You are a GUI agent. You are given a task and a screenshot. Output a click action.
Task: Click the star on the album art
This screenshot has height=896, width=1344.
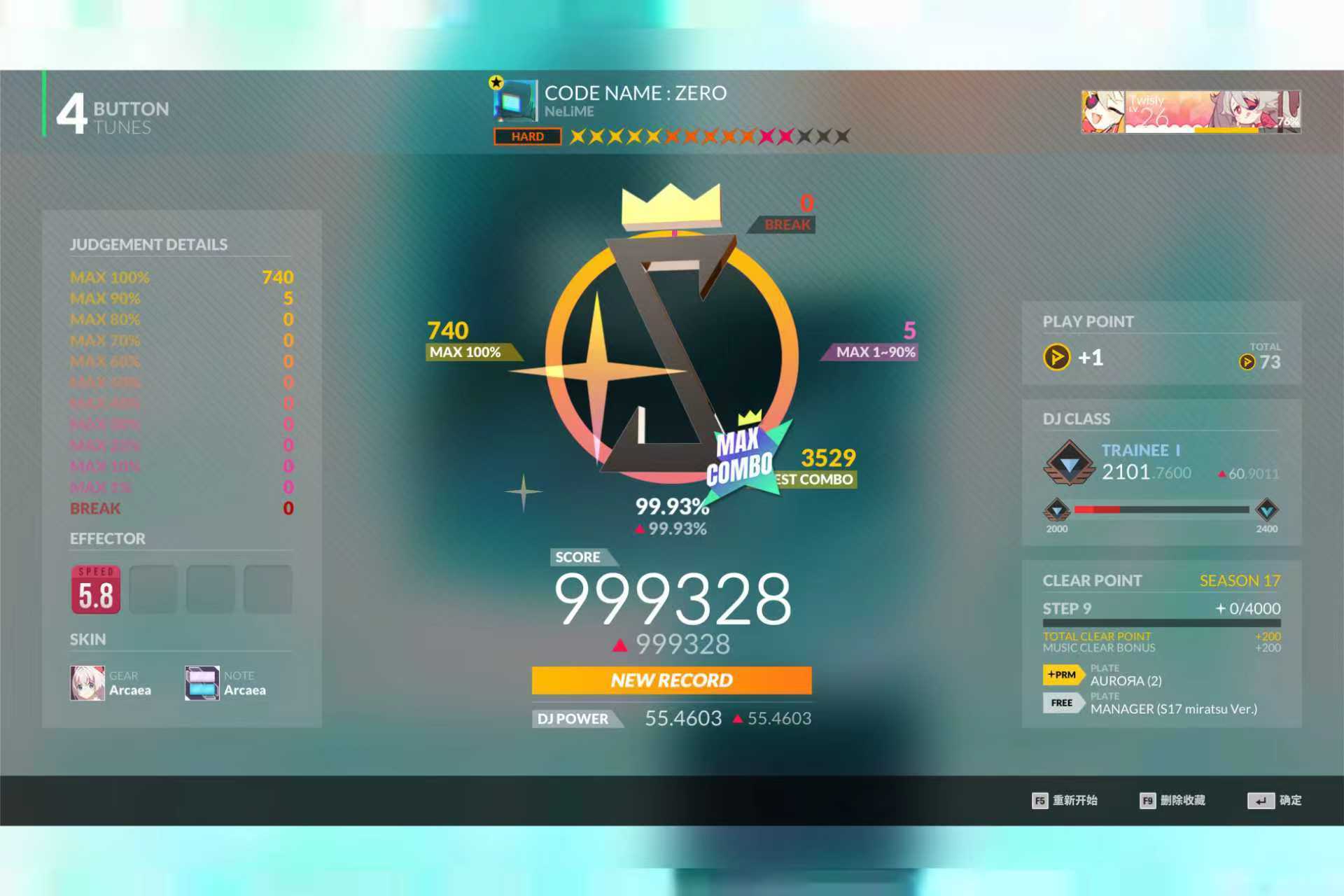[496, 83]
